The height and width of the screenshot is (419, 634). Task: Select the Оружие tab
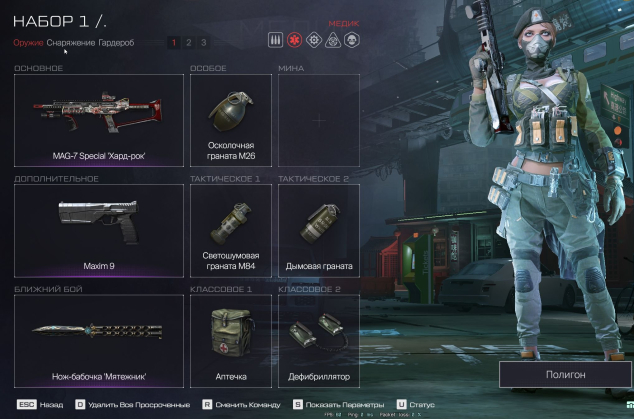click(28, 42)
